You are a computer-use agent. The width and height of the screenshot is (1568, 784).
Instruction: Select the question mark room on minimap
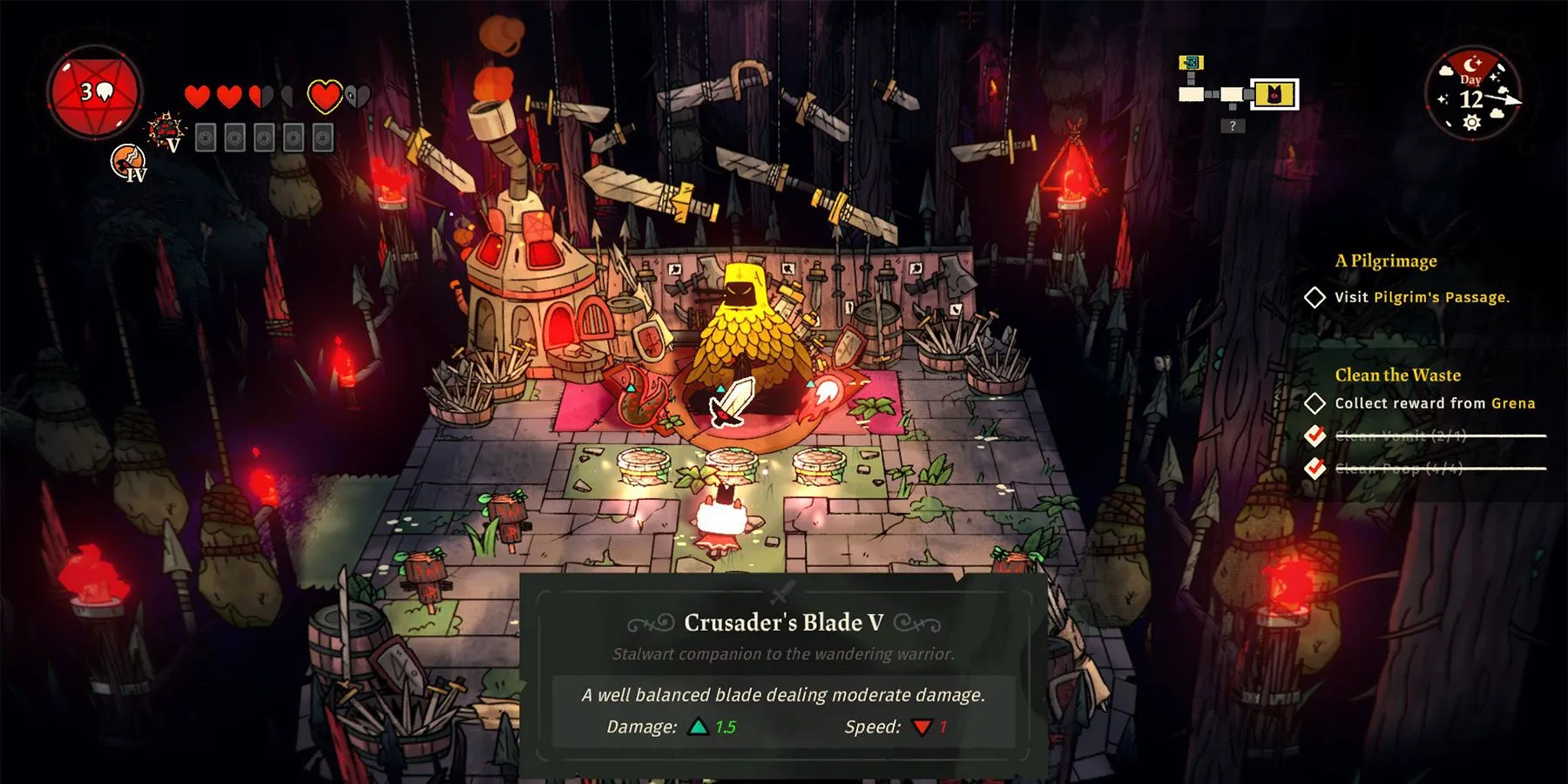(x=1232, y=126)
